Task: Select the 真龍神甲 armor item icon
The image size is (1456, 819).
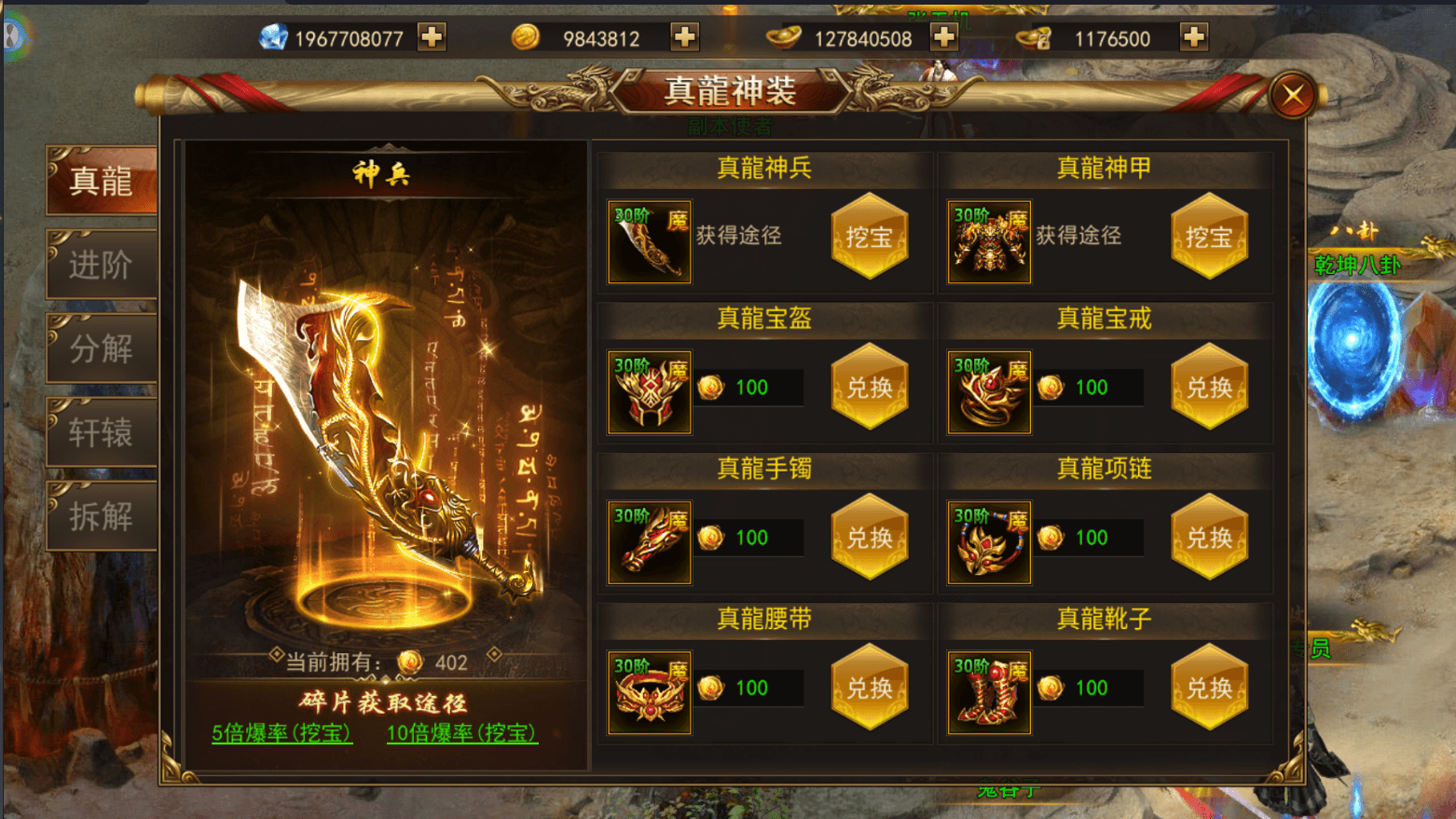Action: point(988,241)
